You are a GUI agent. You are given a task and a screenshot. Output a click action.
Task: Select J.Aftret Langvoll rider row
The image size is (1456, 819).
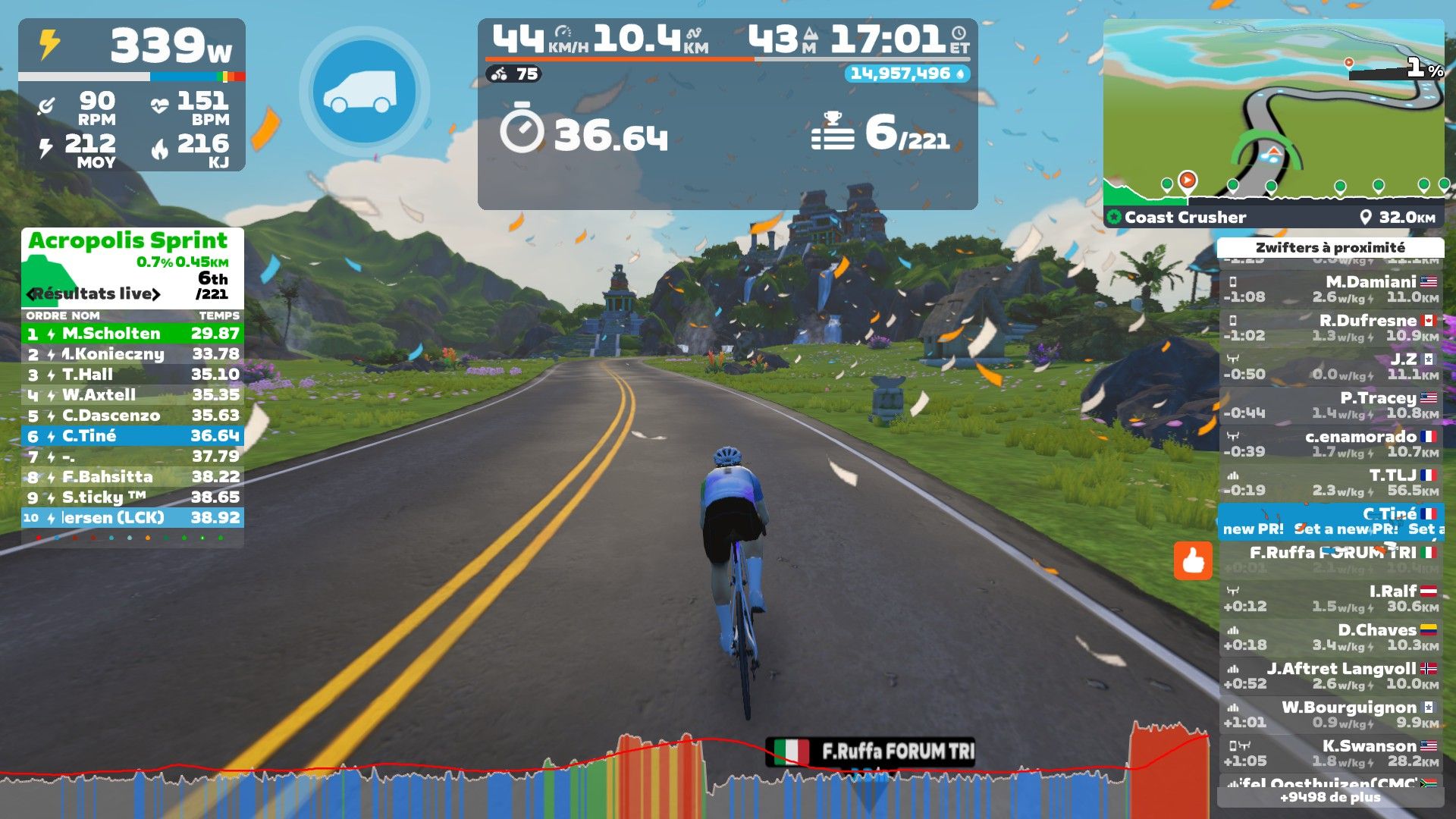1330,676
